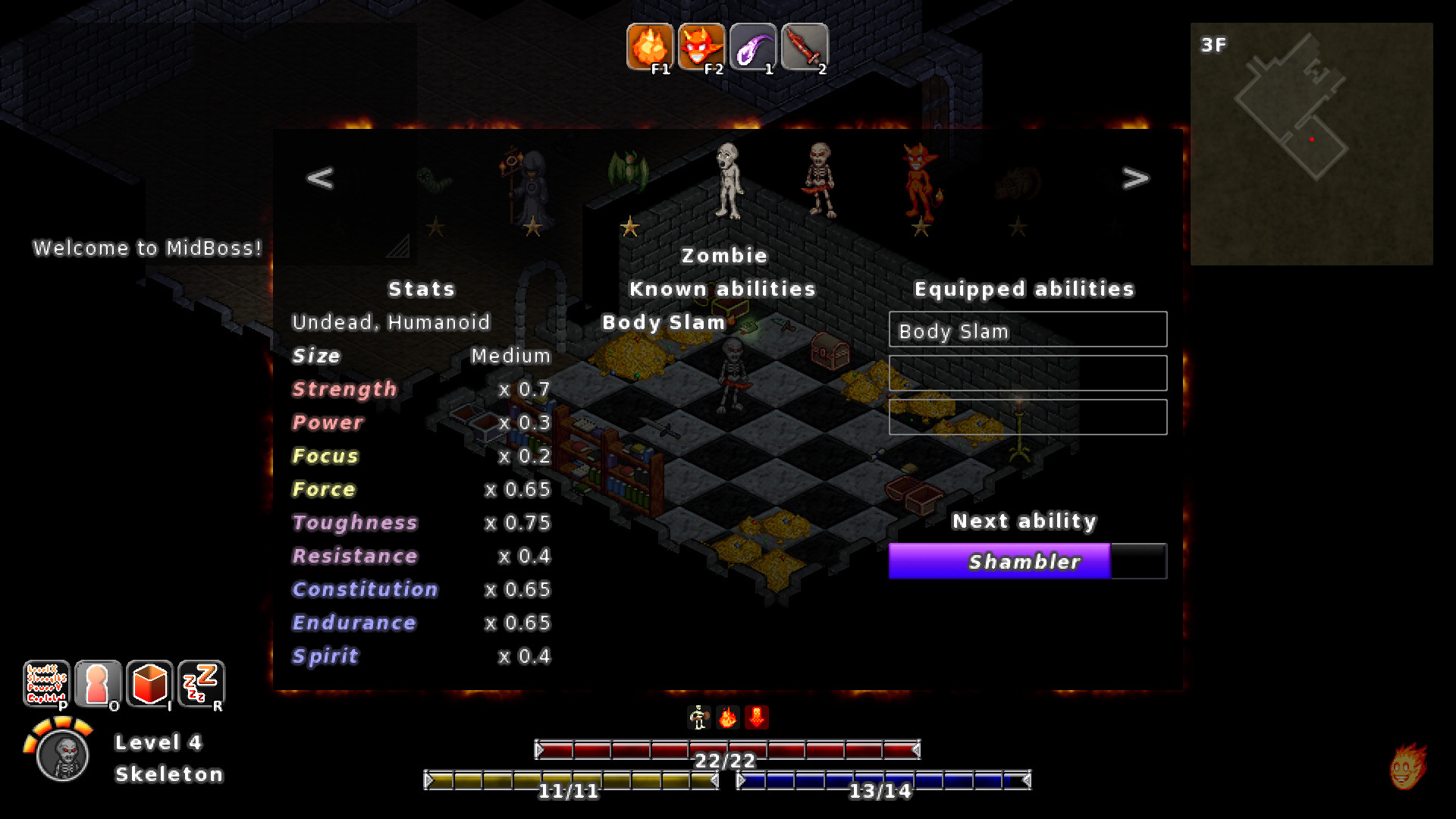Use the red dagger item in slot 2
1456x819 pixels.
(804, 48)
